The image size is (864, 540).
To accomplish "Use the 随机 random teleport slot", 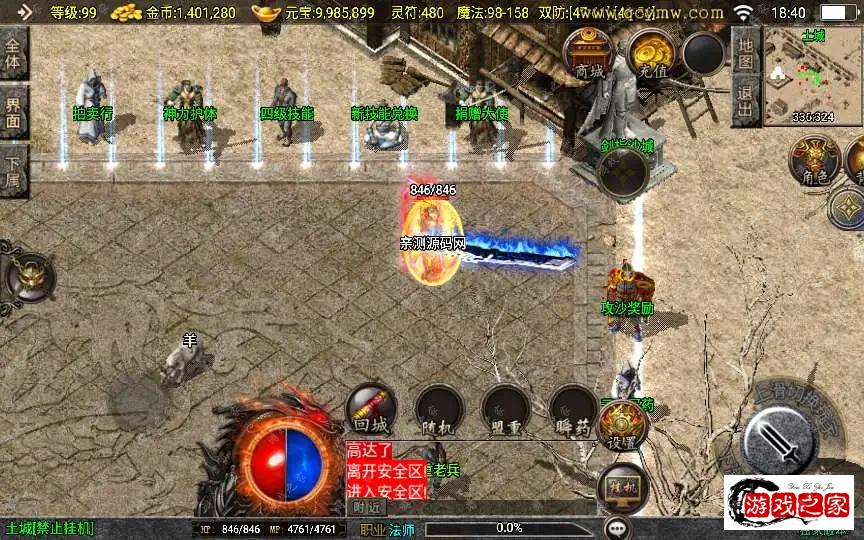I will coord(438,409).
